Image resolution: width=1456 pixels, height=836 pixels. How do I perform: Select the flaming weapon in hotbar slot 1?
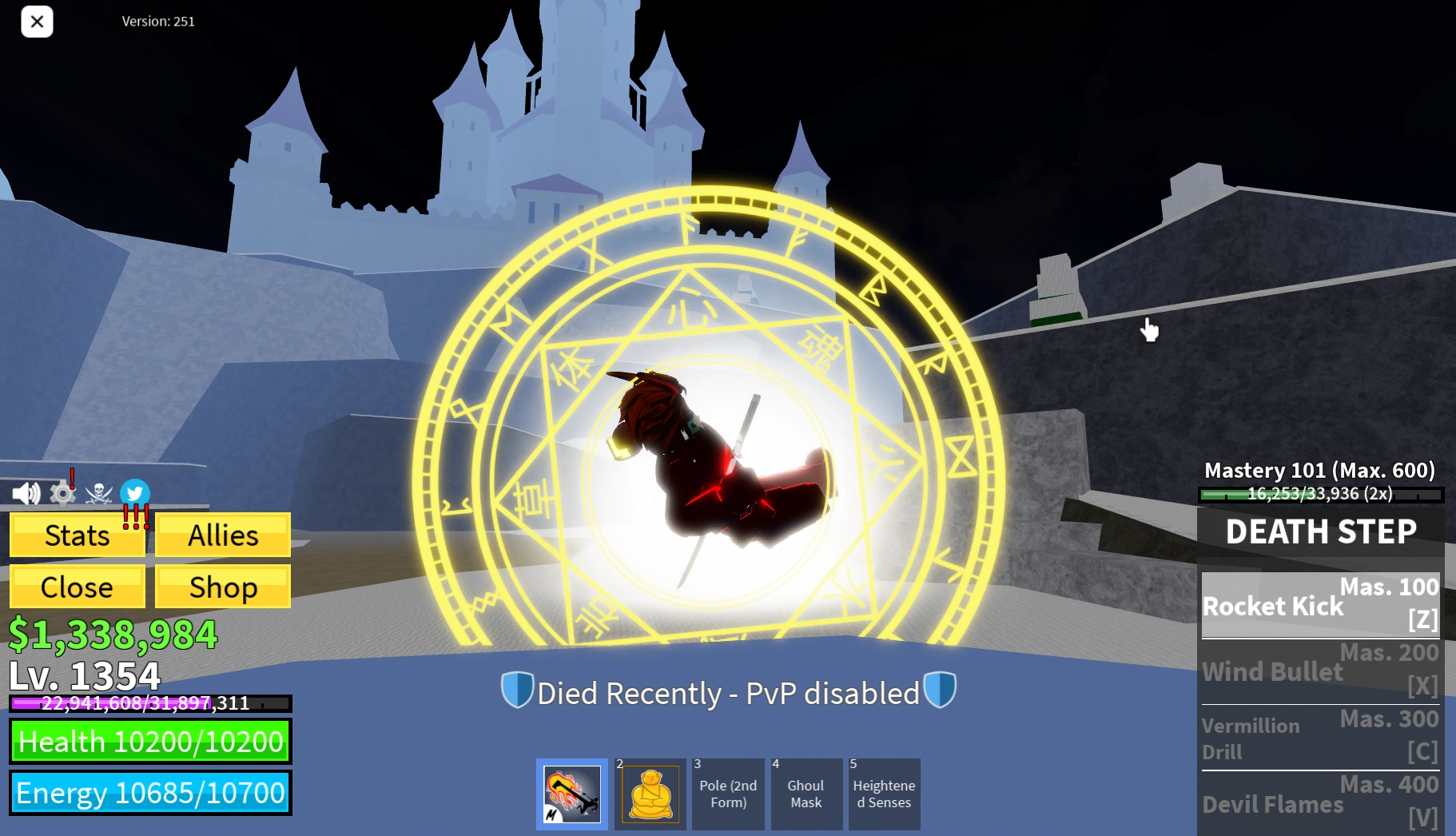tap(571, 794)
